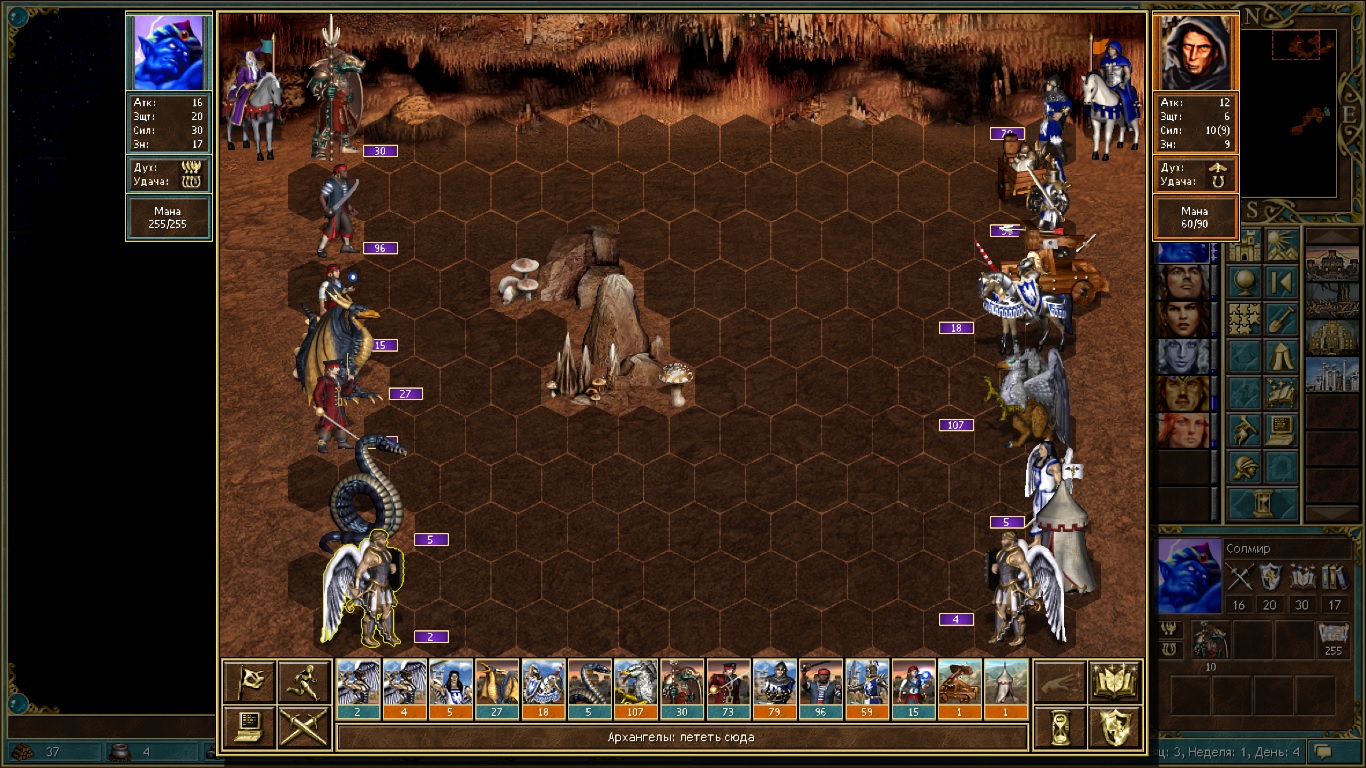Viewport: 1366px width, 768px height.
Task: Toggle auto-combat with the crossed swords
Action: 304,726
